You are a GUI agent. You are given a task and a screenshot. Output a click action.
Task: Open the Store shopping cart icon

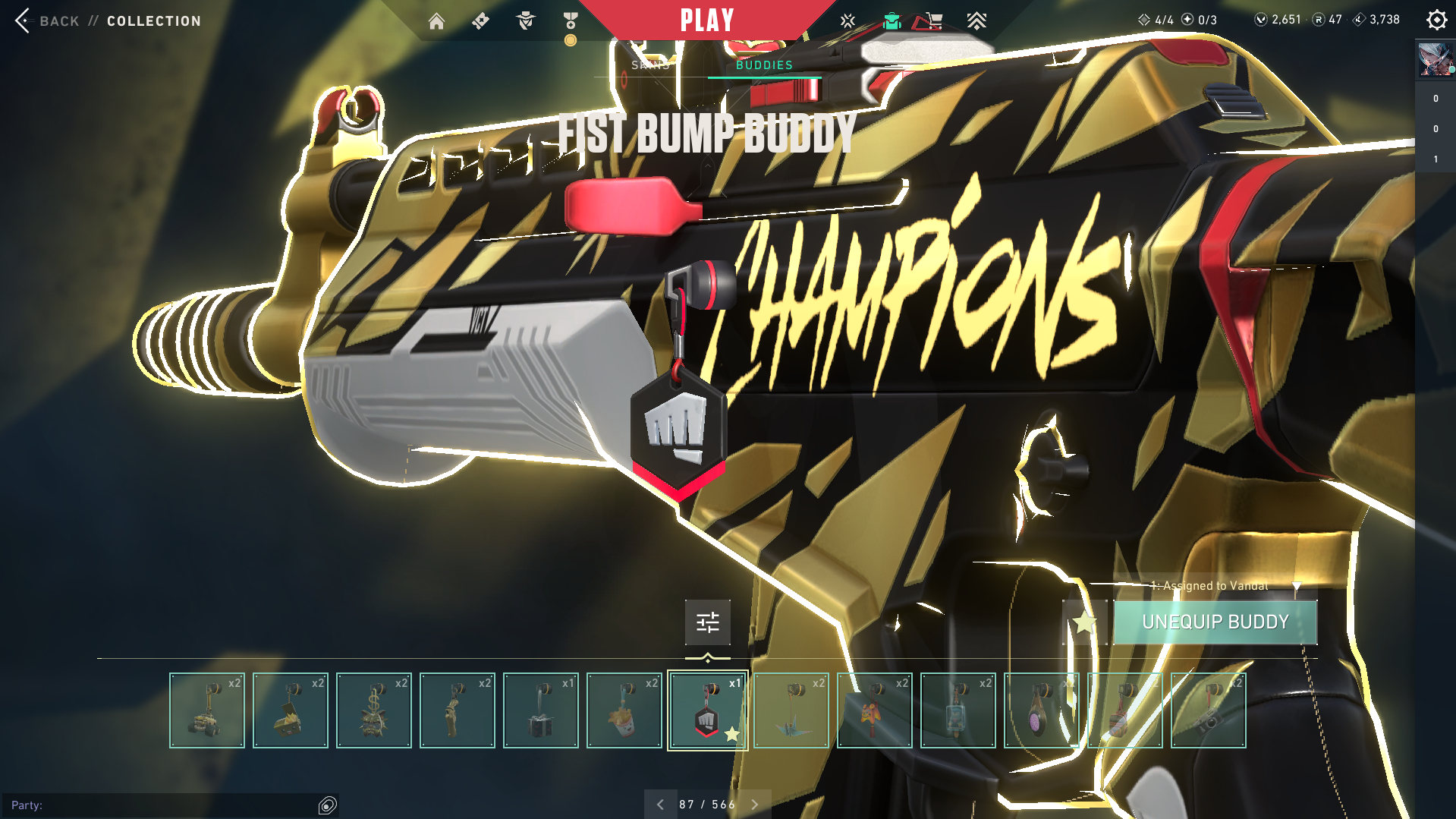point(932,21)
